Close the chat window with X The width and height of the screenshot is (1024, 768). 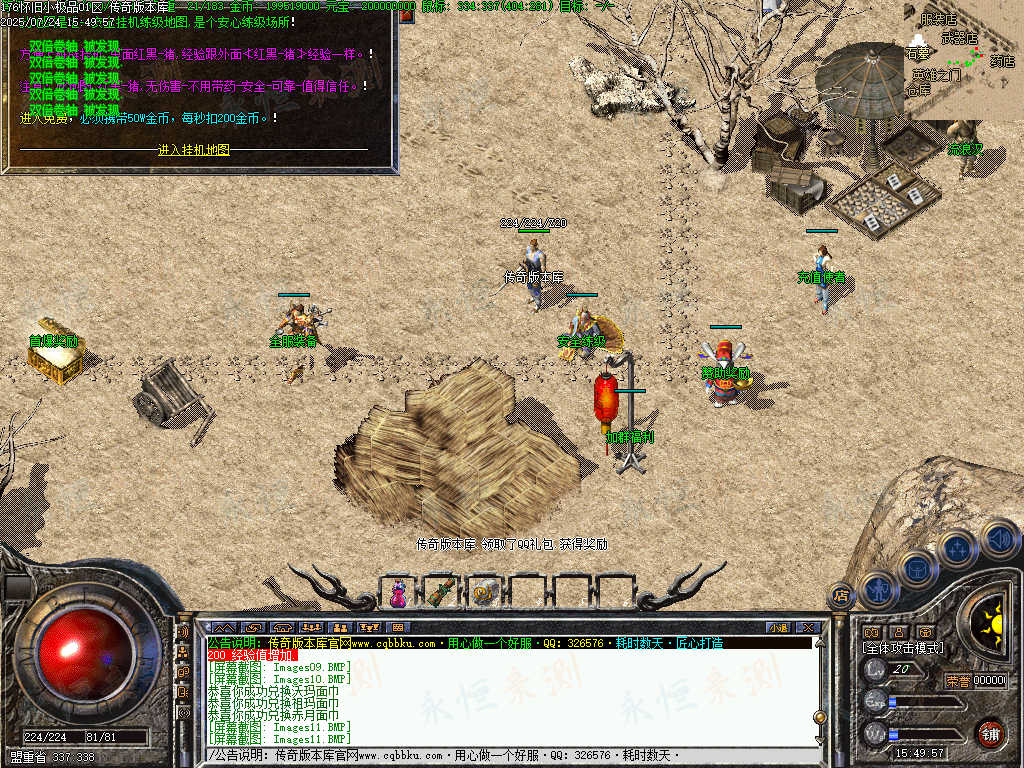pyautogui.click(x=808, y=627)
